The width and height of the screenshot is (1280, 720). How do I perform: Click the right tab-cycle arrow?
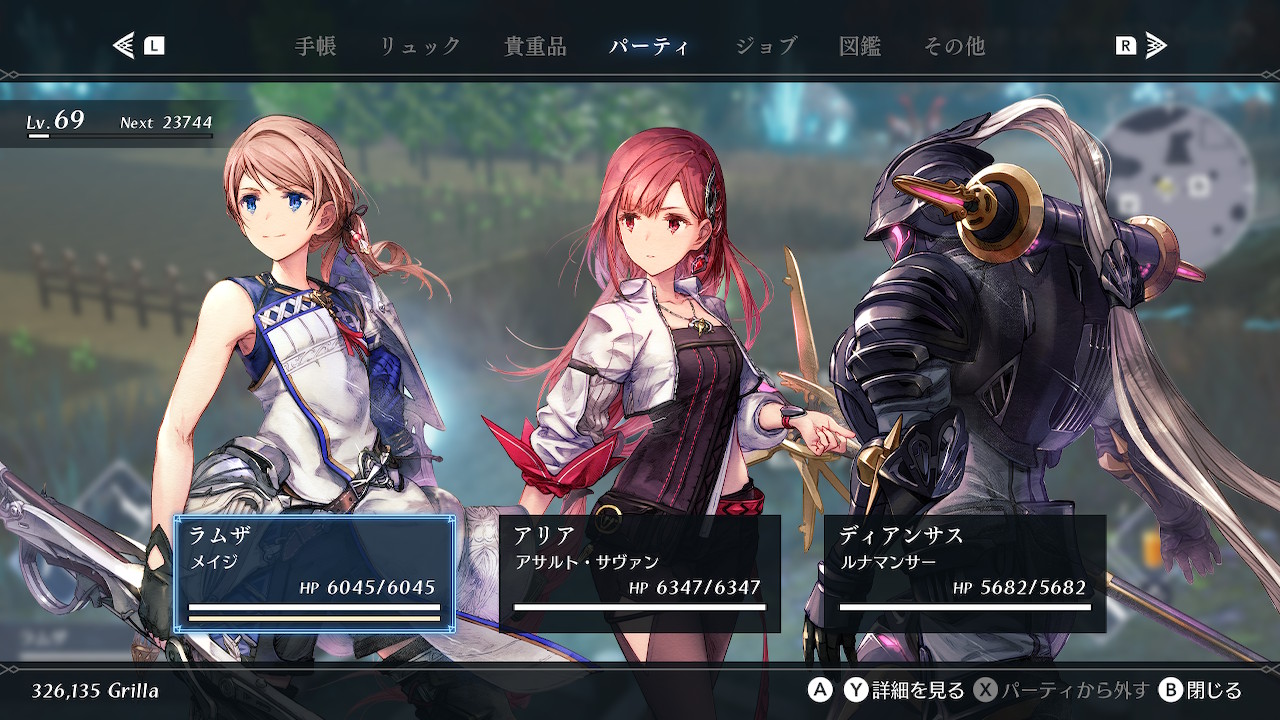click(1156, 46)
